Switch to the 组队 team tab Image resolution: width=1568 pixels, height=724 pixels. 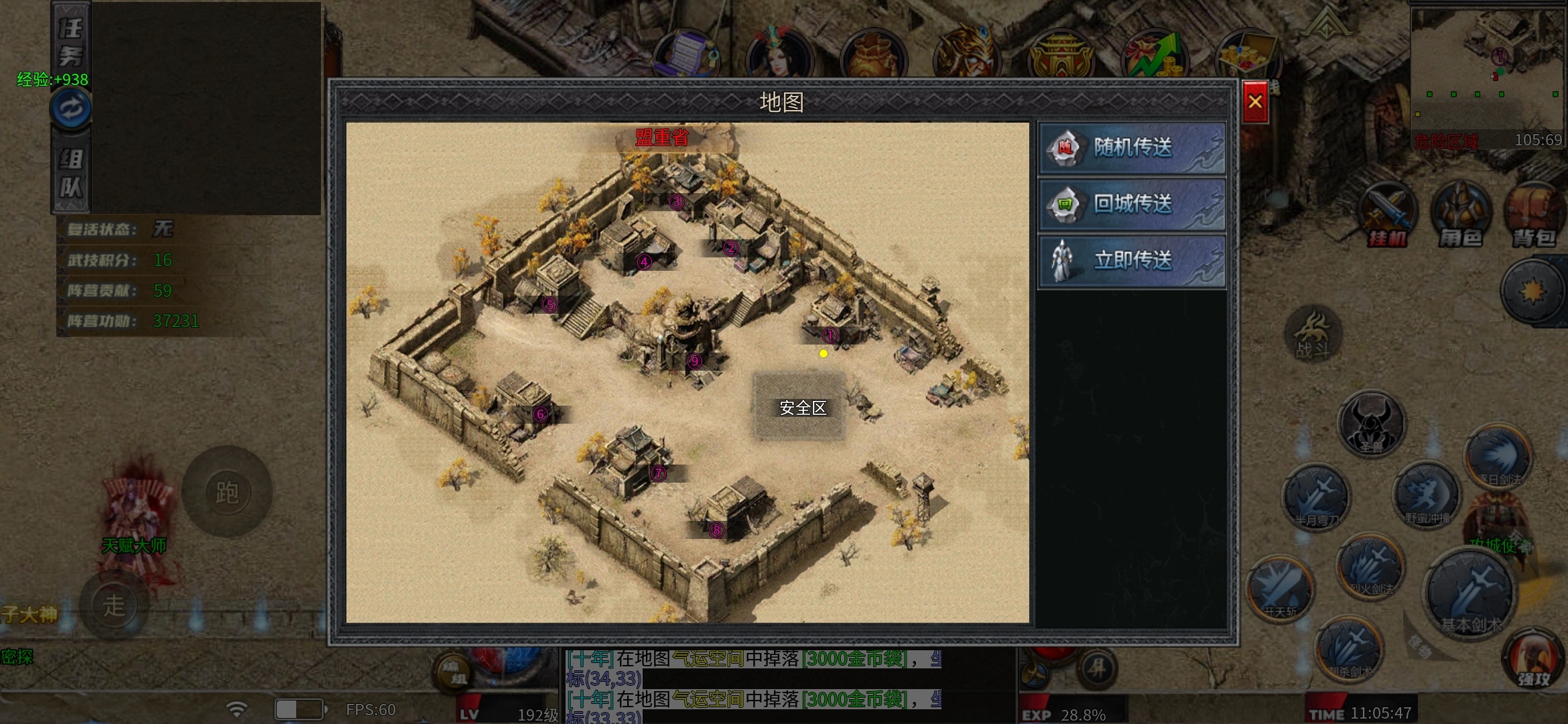(x=71, y=173)
